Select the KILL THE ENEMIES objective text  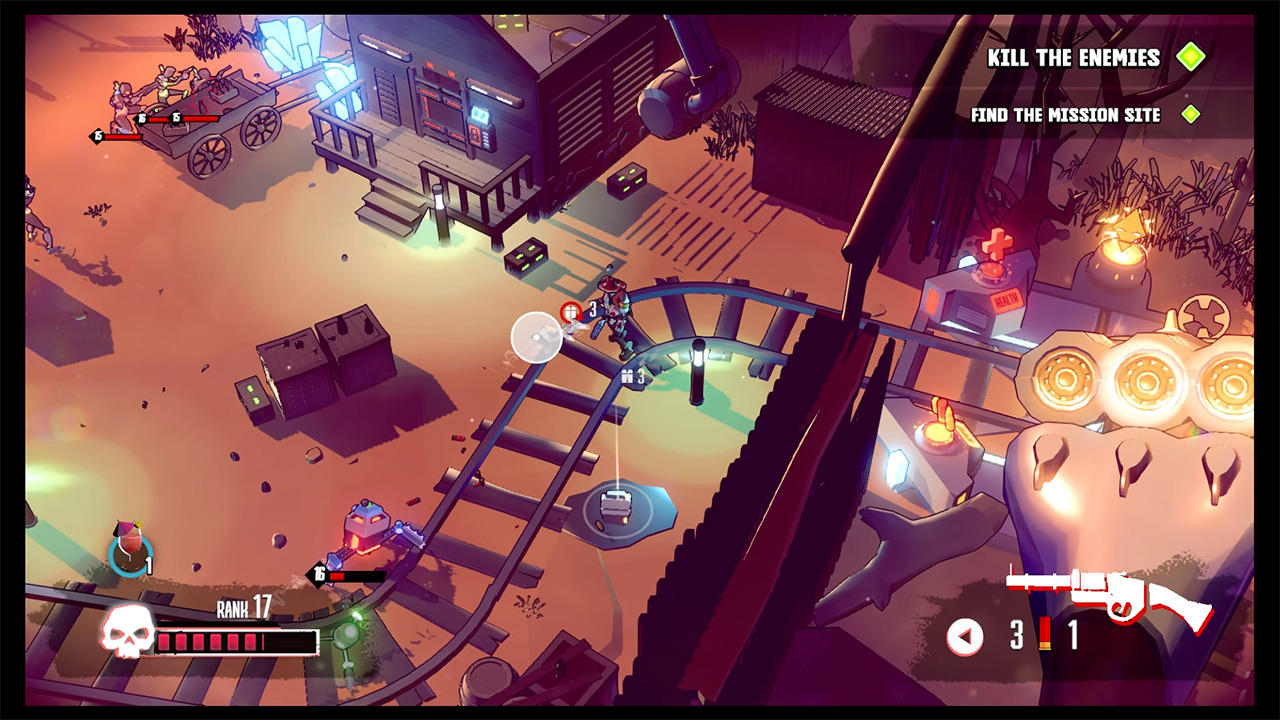click(x=1073, y=58)
